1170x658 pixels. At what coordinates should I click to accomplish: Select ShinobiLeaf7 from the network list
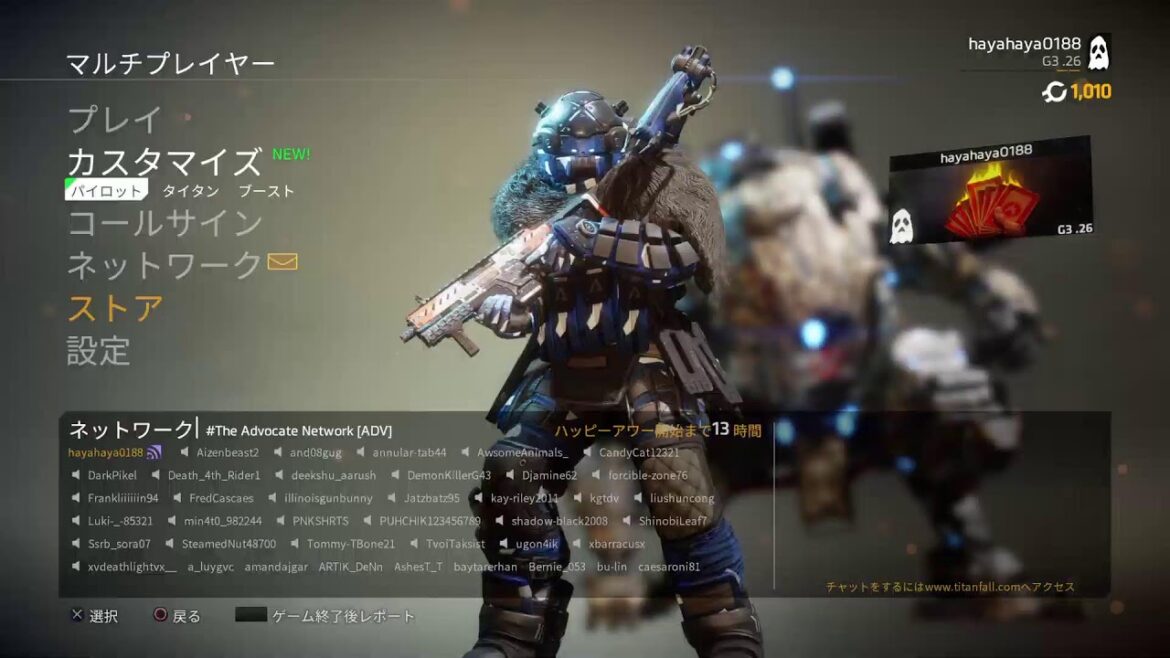672,521
